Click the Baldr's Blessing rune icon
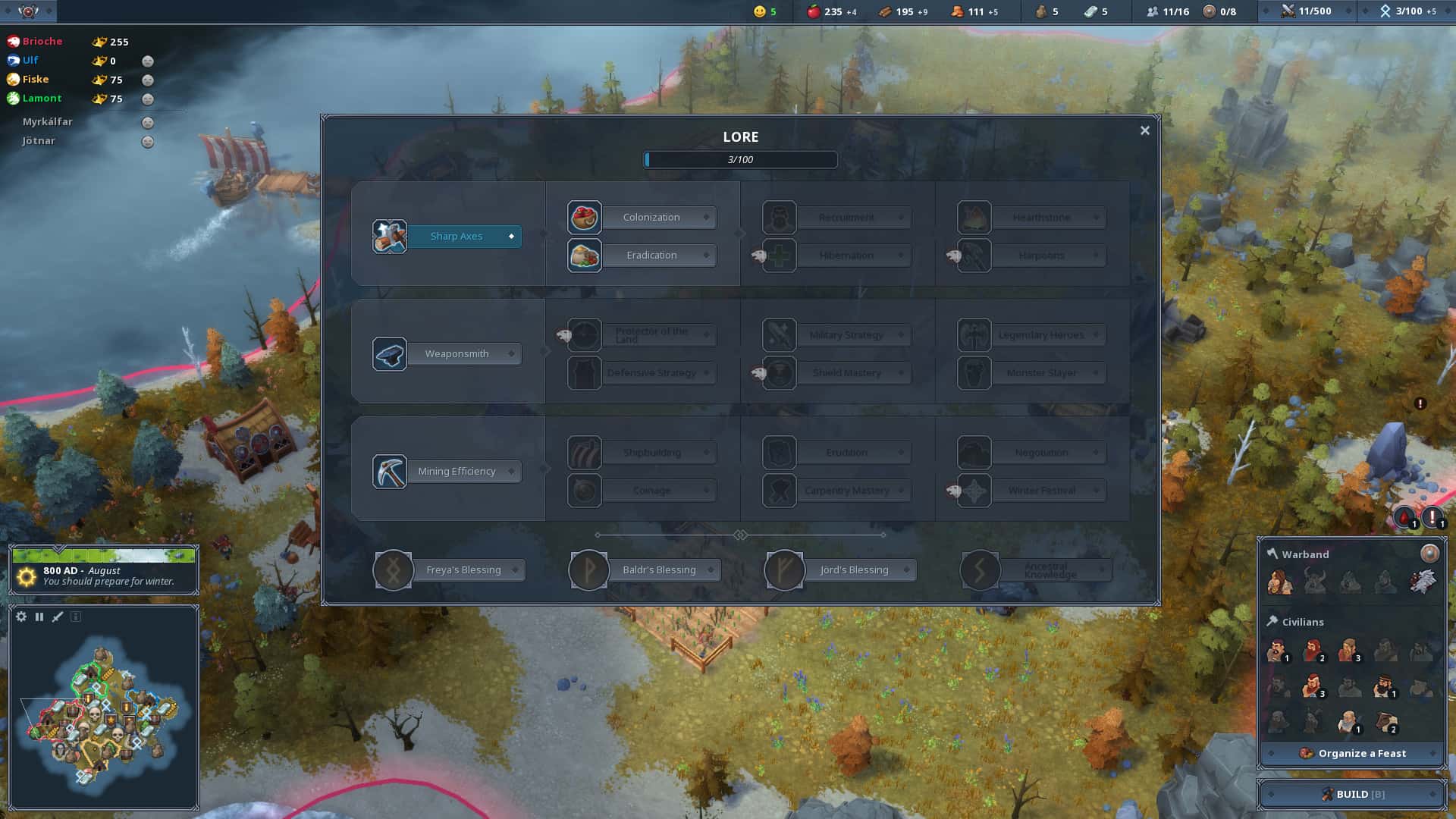 [x=589, y=570]
